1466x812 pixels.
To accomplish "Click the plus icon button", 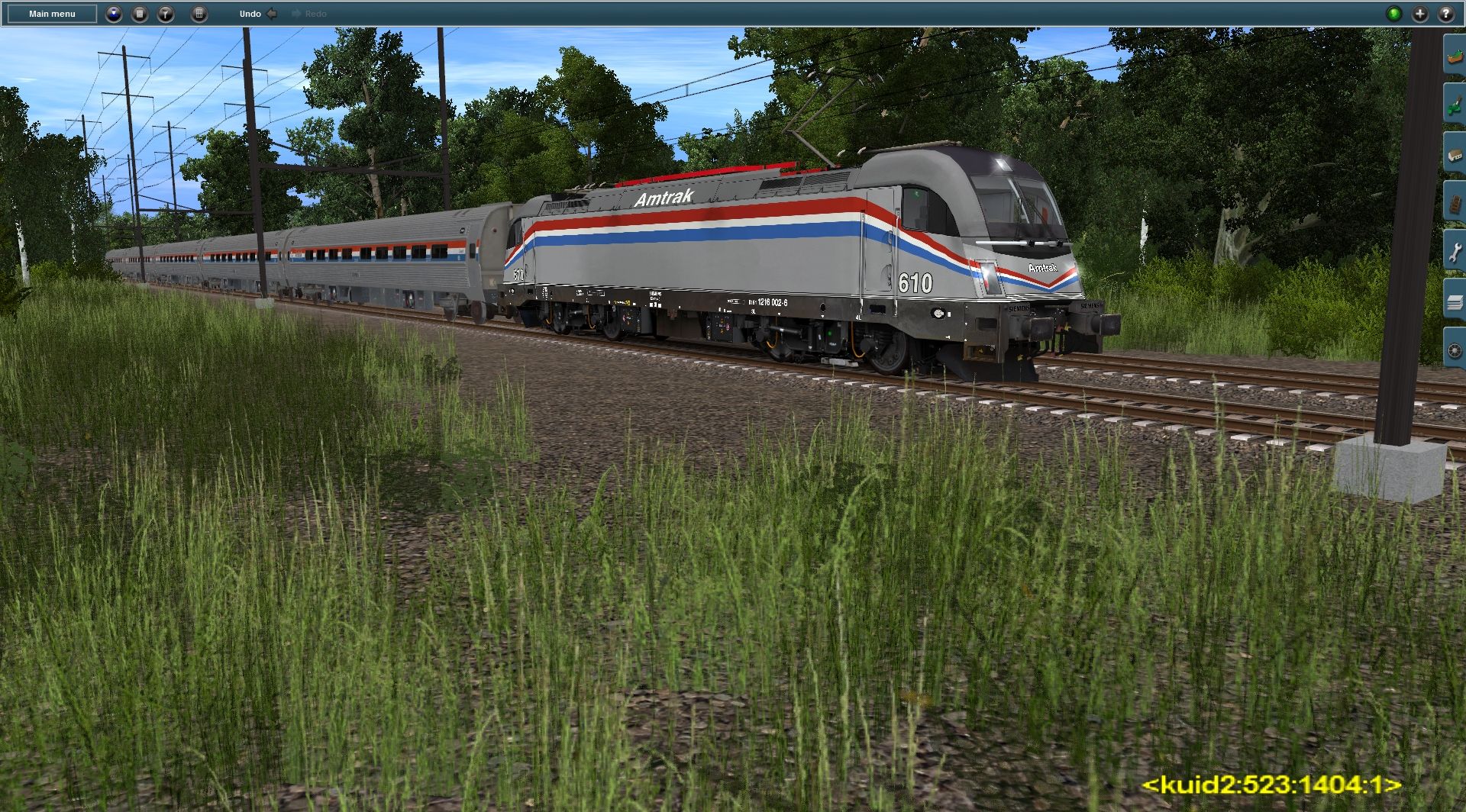I will 1419,14.
